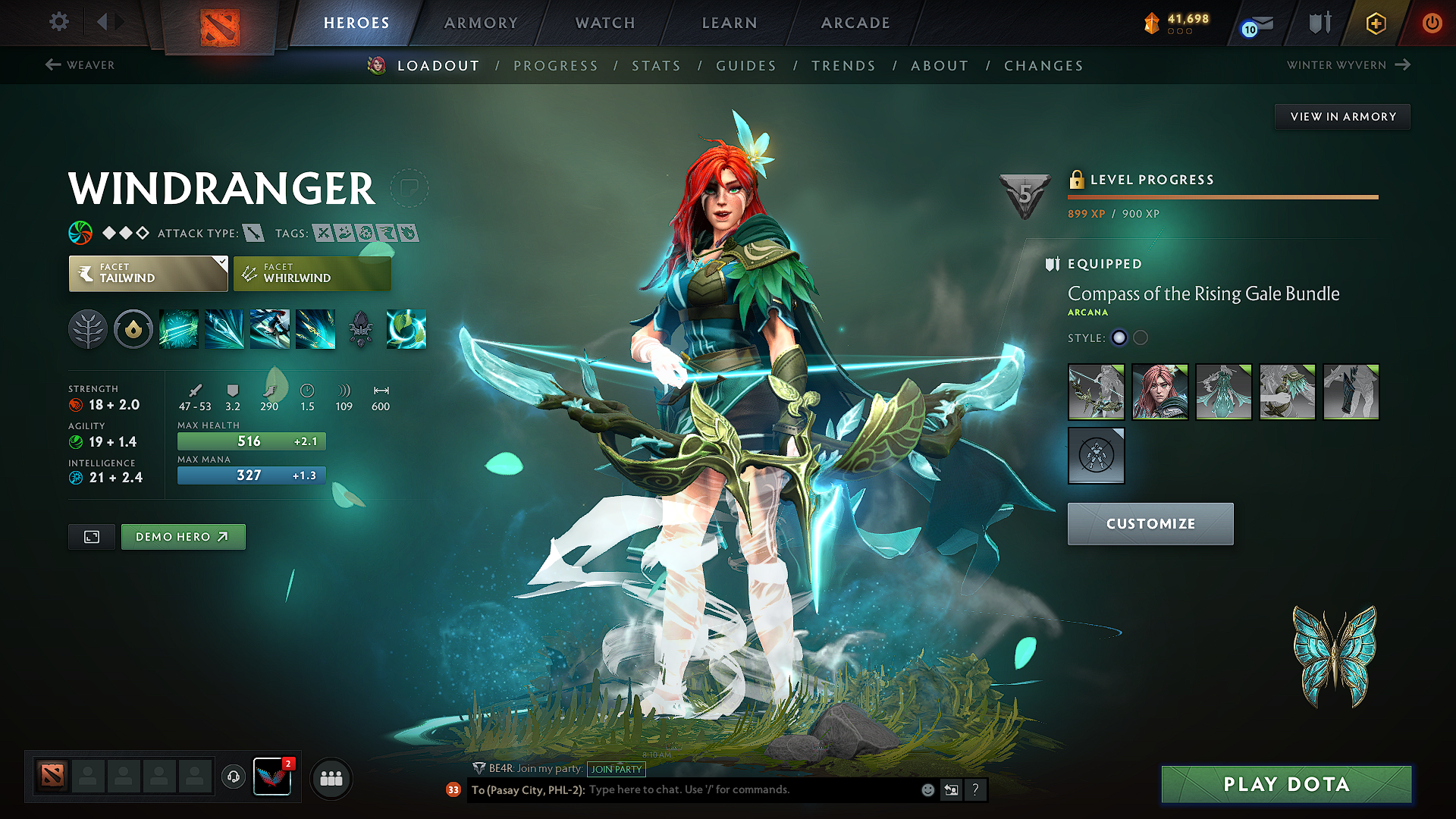The image size is (1456, 819).
Task: View the Stats section
Action: (x=657, y=66)
